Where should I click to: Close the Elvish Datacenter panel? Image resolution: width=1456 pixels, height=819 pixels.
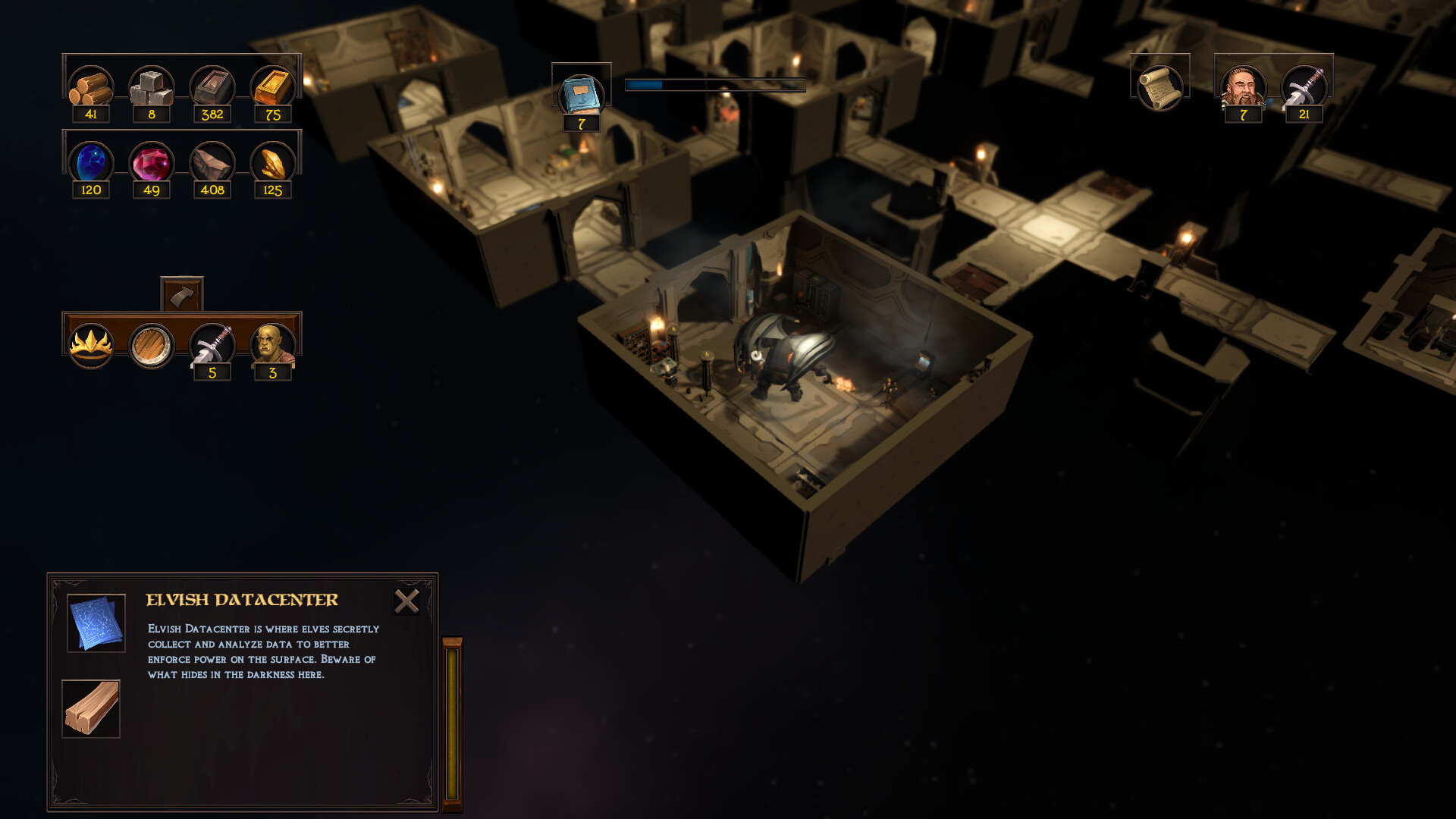407,601
